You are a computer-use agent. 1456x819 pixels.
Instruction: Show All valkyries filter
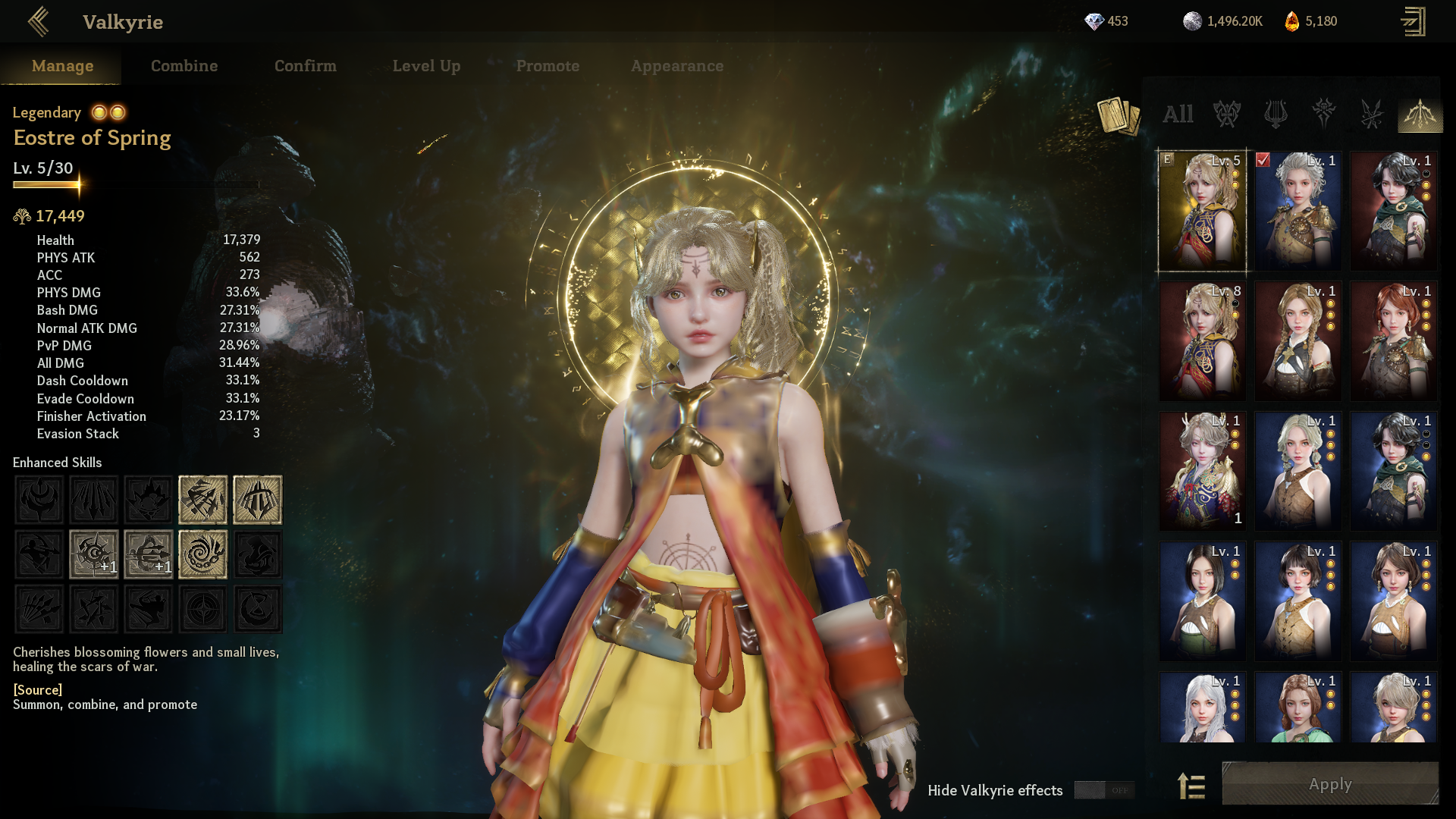coord(1178,115)
